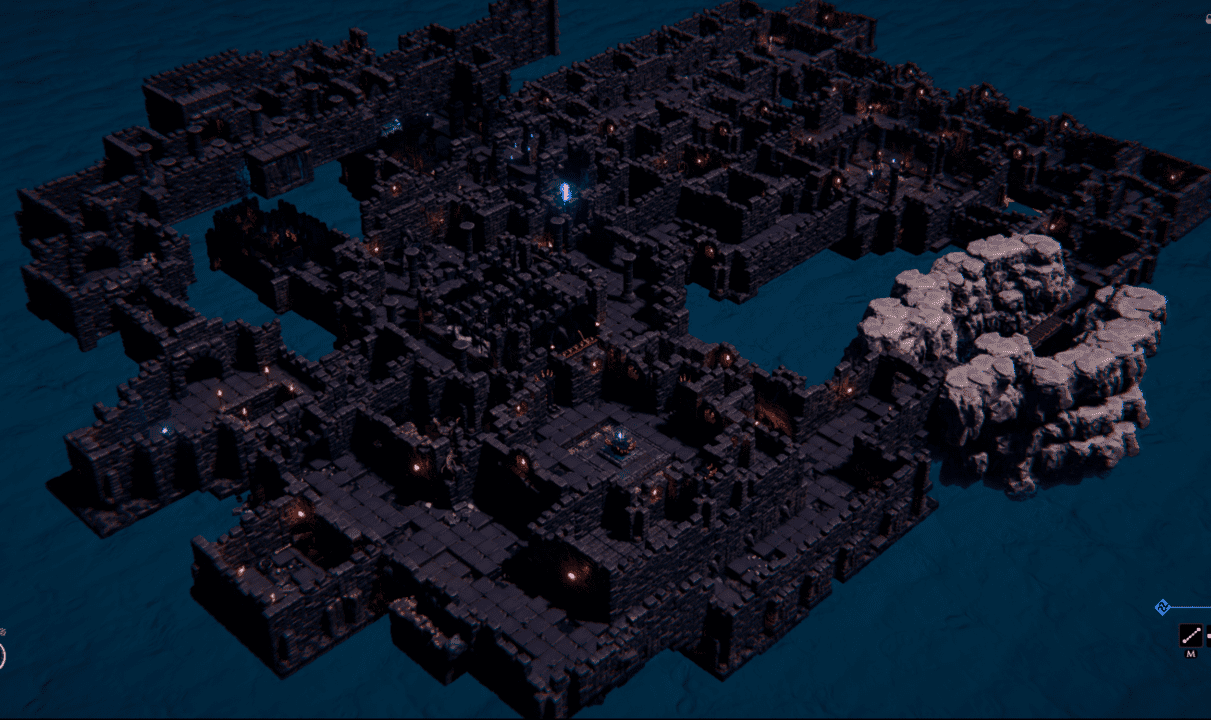Click the blue diamond wave icon
The height and width of the screenshot is (720, 1211).
pyautogui.click(x=1163, y=606)
